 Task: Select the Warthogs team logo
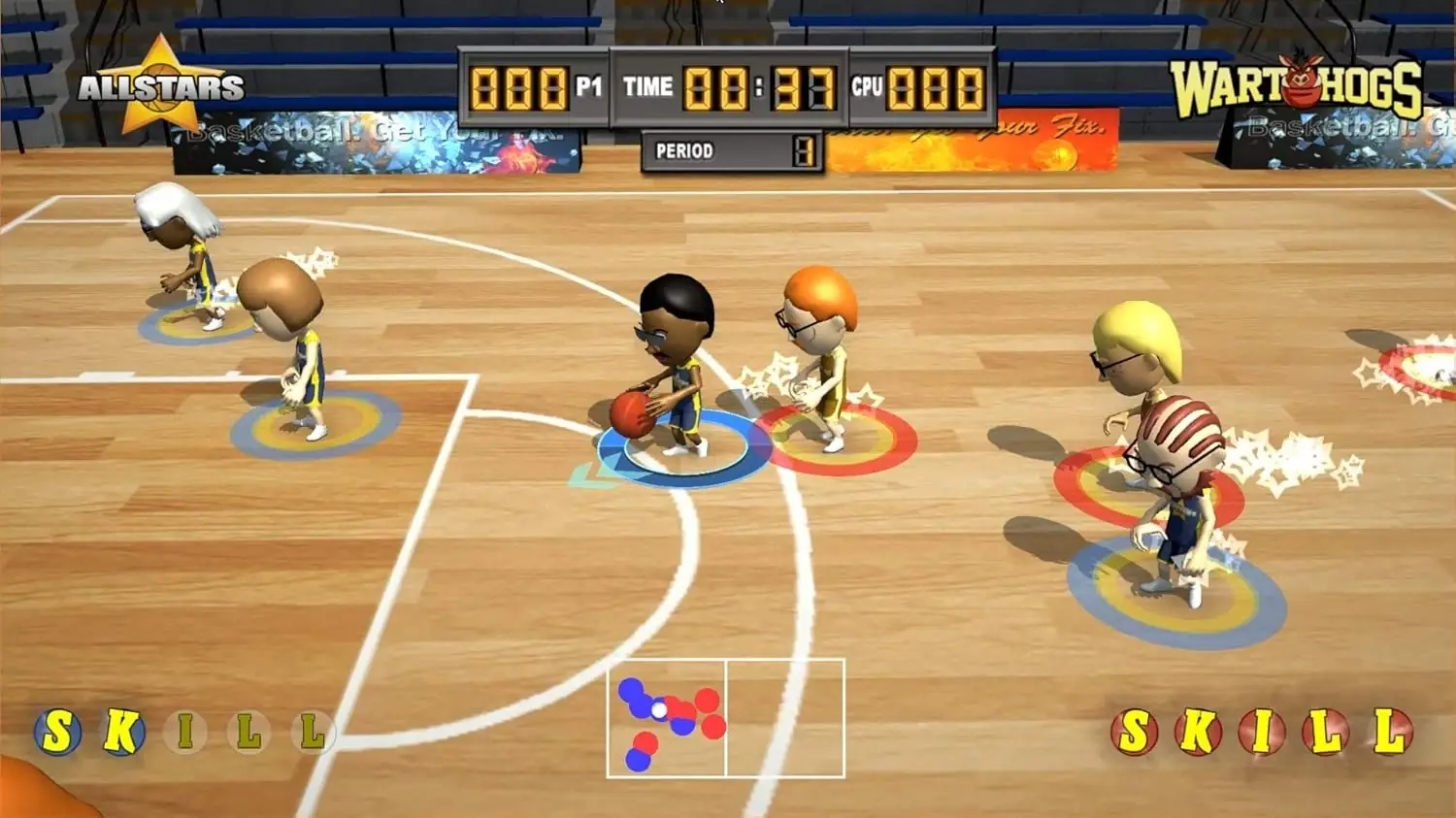click(1296, 87)
